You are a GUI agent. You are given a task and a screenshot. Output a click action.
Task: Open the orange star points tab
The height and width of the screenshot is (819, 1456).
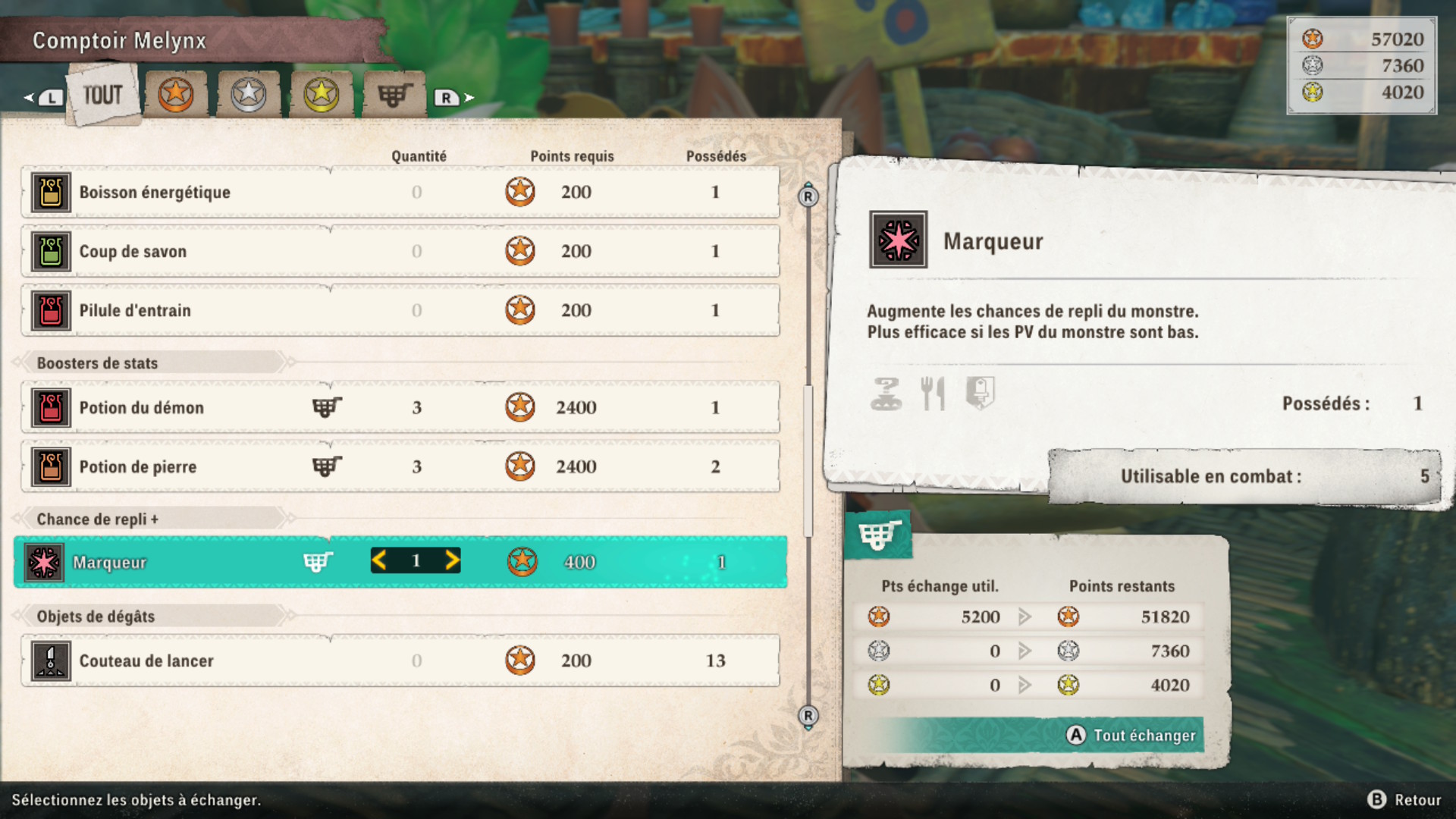click(176, 95)
